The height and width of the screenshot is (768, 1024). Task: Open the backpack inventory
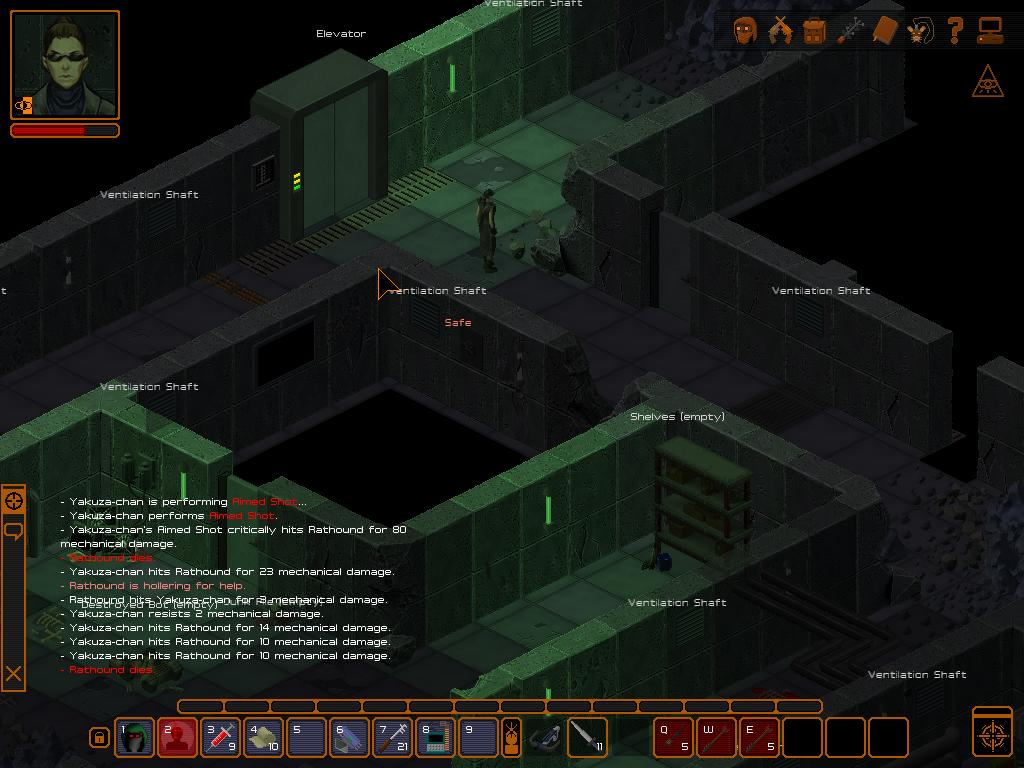coord(814,31)
